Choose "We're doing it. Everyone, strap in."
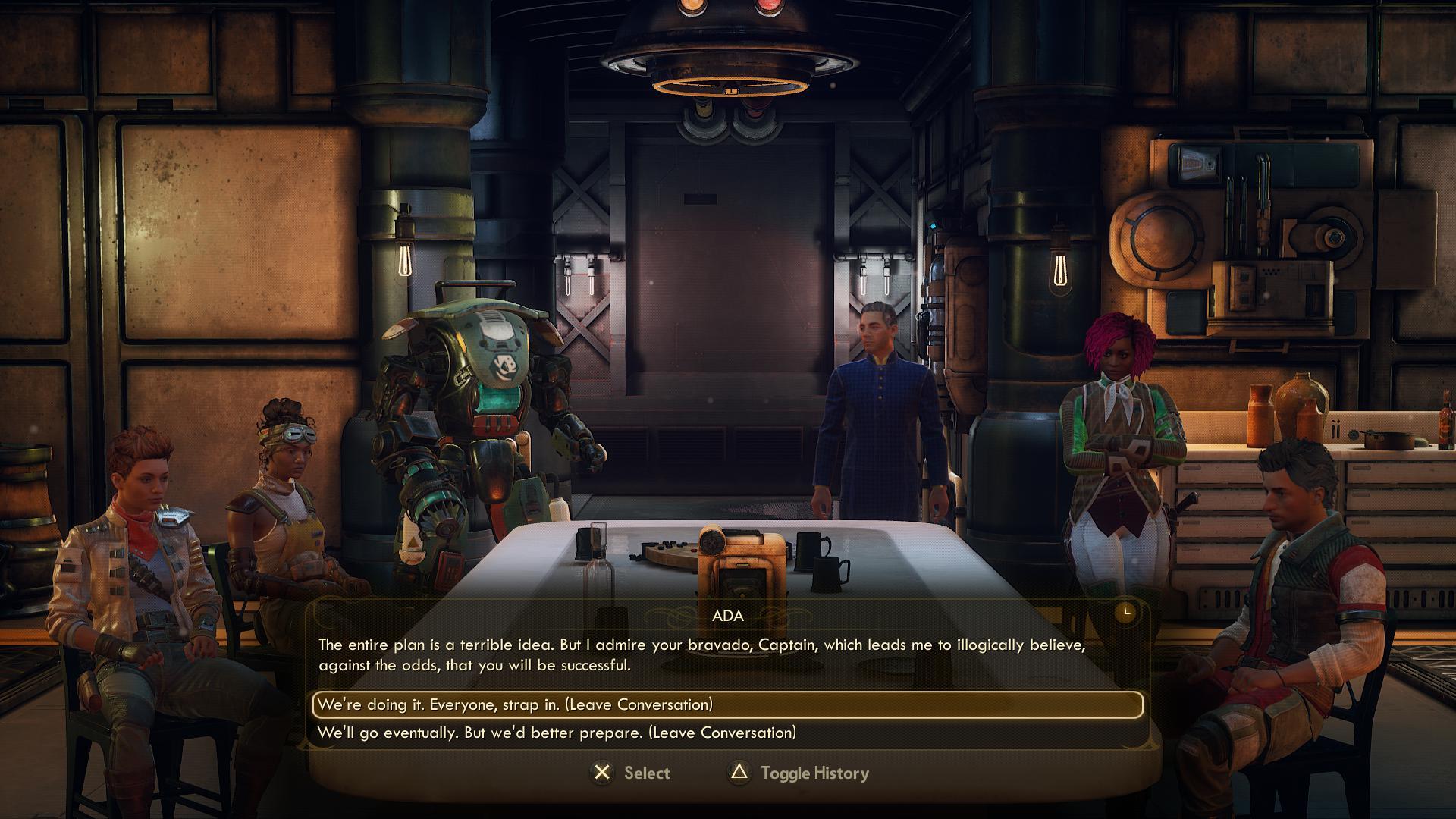Screen dimensions: 1456x819 [x=516, y=704]
